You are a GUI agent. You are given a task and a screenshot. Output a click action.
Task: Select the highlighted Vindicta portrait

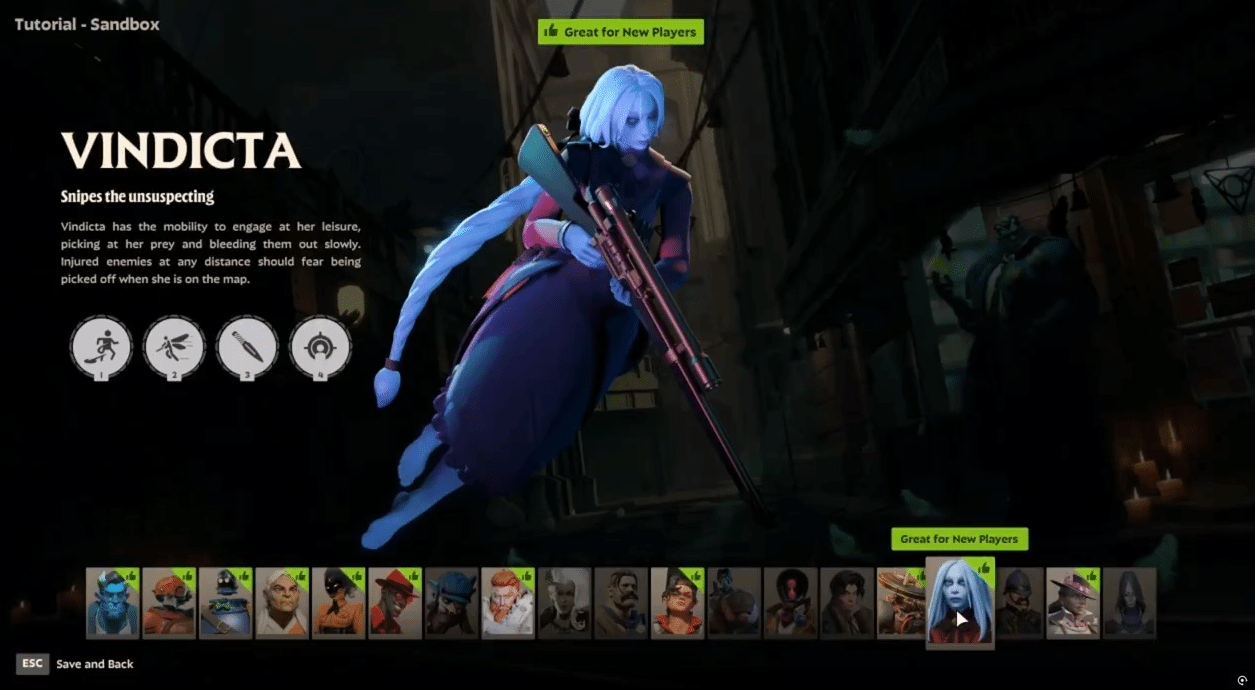click(x=959, y=602)
